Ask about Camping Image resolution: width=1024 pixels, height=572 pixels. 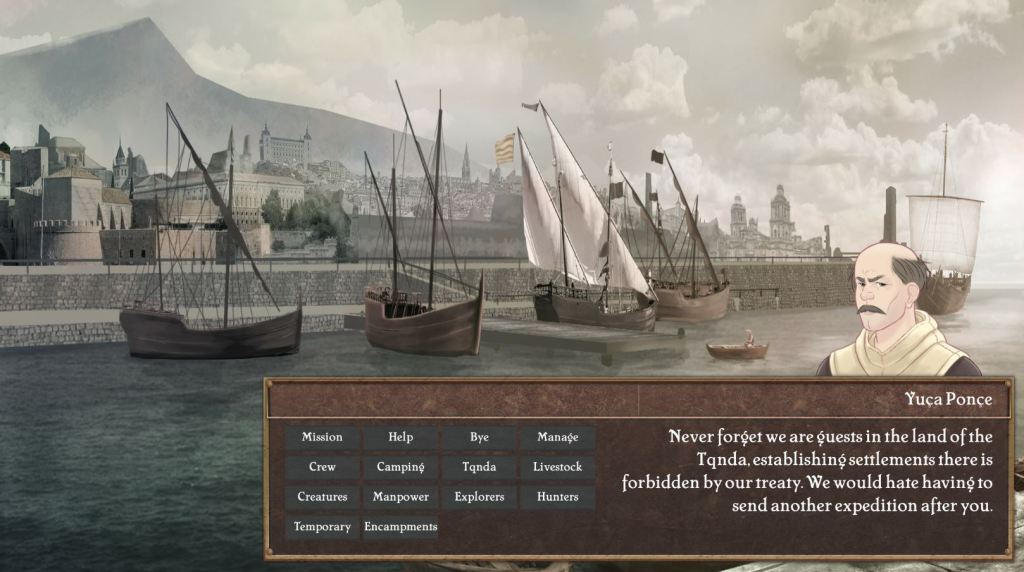401,467
